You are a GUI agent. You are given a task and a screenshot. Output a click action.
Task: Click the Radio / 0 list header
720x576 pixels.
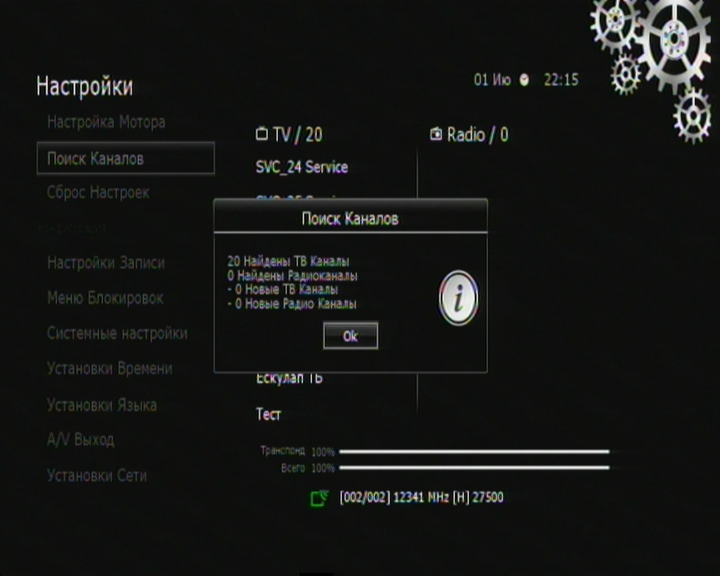[469, 135]
